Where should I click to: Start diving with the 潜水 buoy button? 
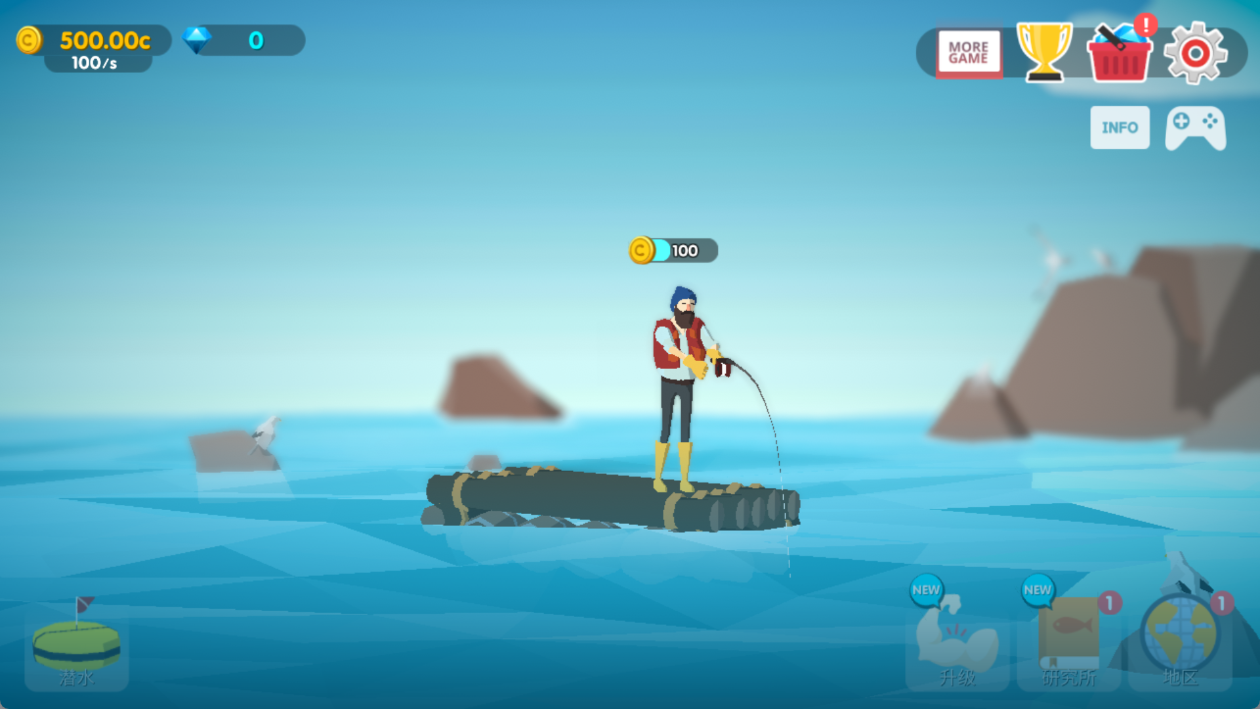tap(77, 648)
